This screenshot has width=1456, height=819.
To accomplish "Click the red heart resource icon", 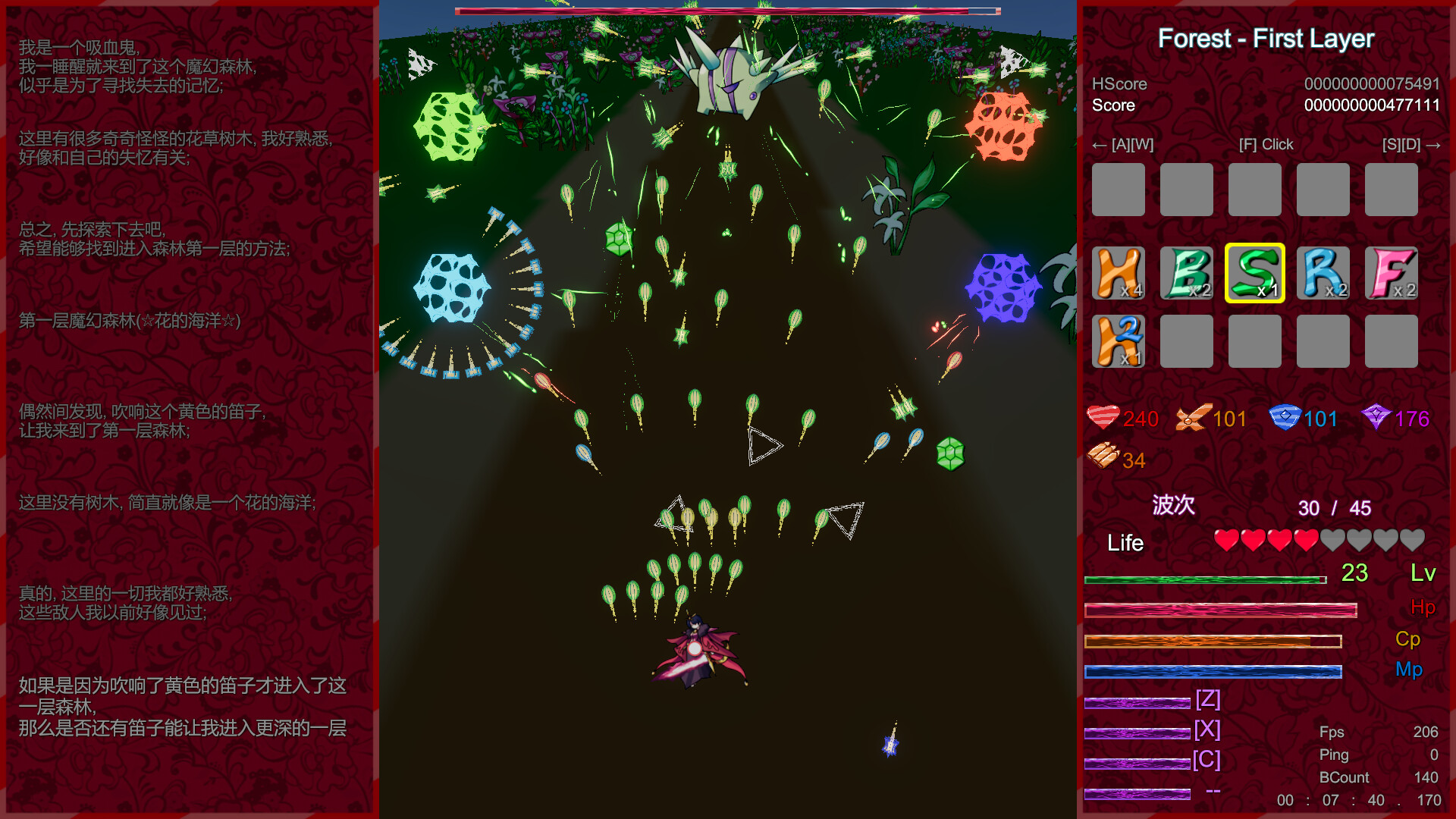I will (x=1103, y=417).
